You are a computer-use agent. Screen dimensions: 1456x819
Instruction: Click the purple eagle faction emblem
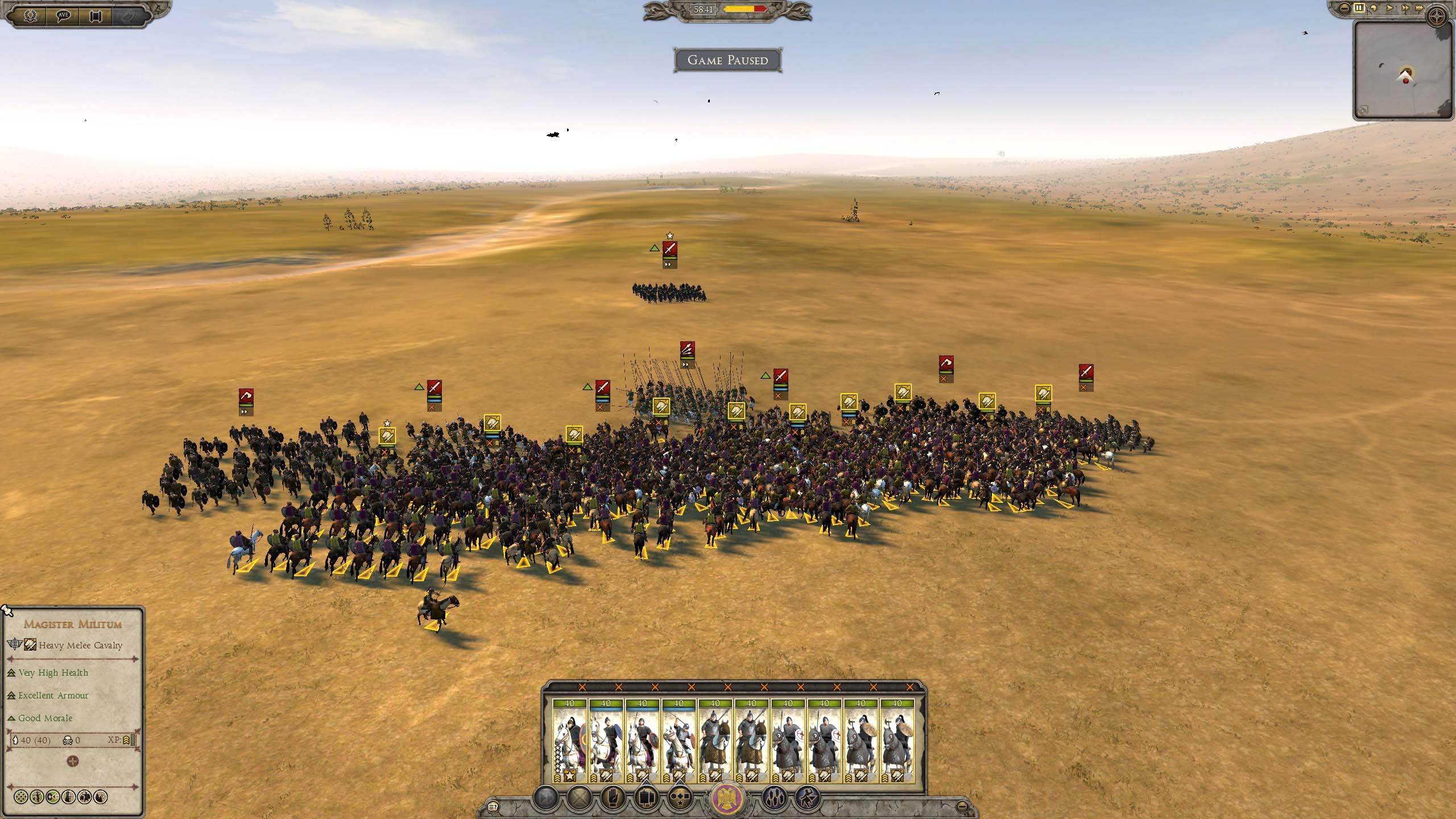point(728,800)
